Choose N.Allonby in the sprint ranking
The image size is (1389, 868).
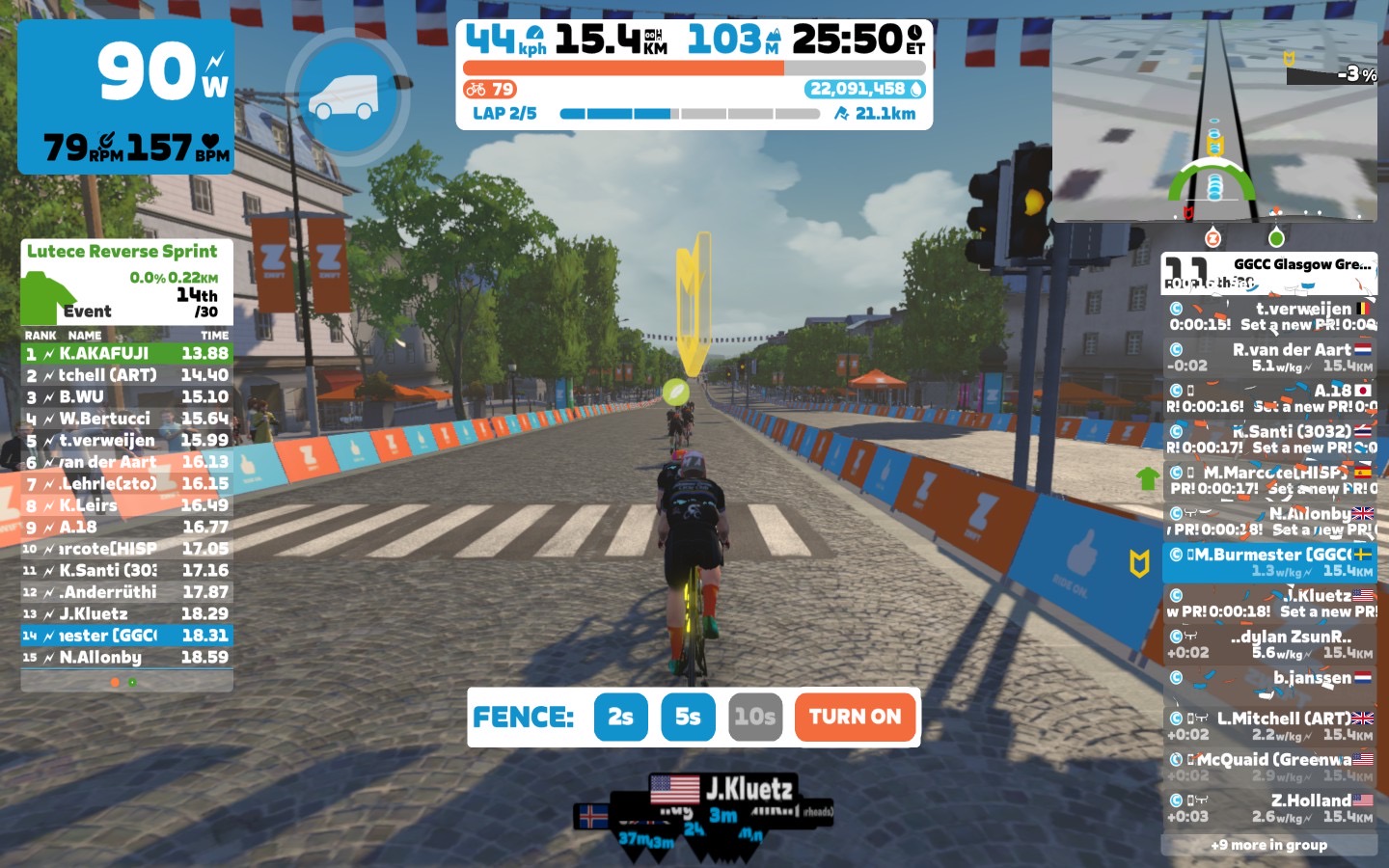(x=126, y=658)
